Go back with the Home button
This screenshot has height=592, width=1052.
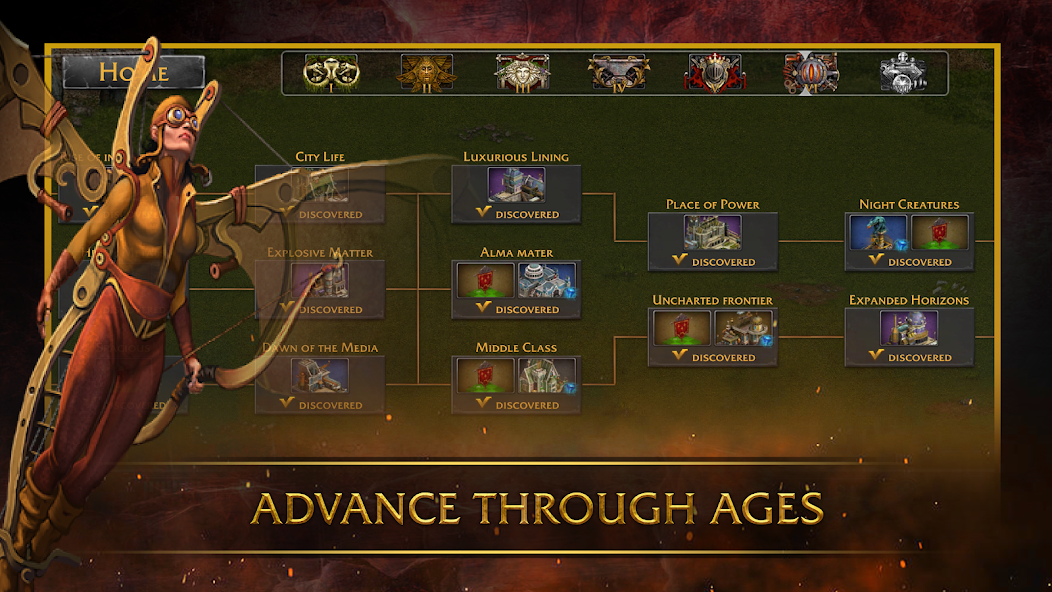click(134, 72)
